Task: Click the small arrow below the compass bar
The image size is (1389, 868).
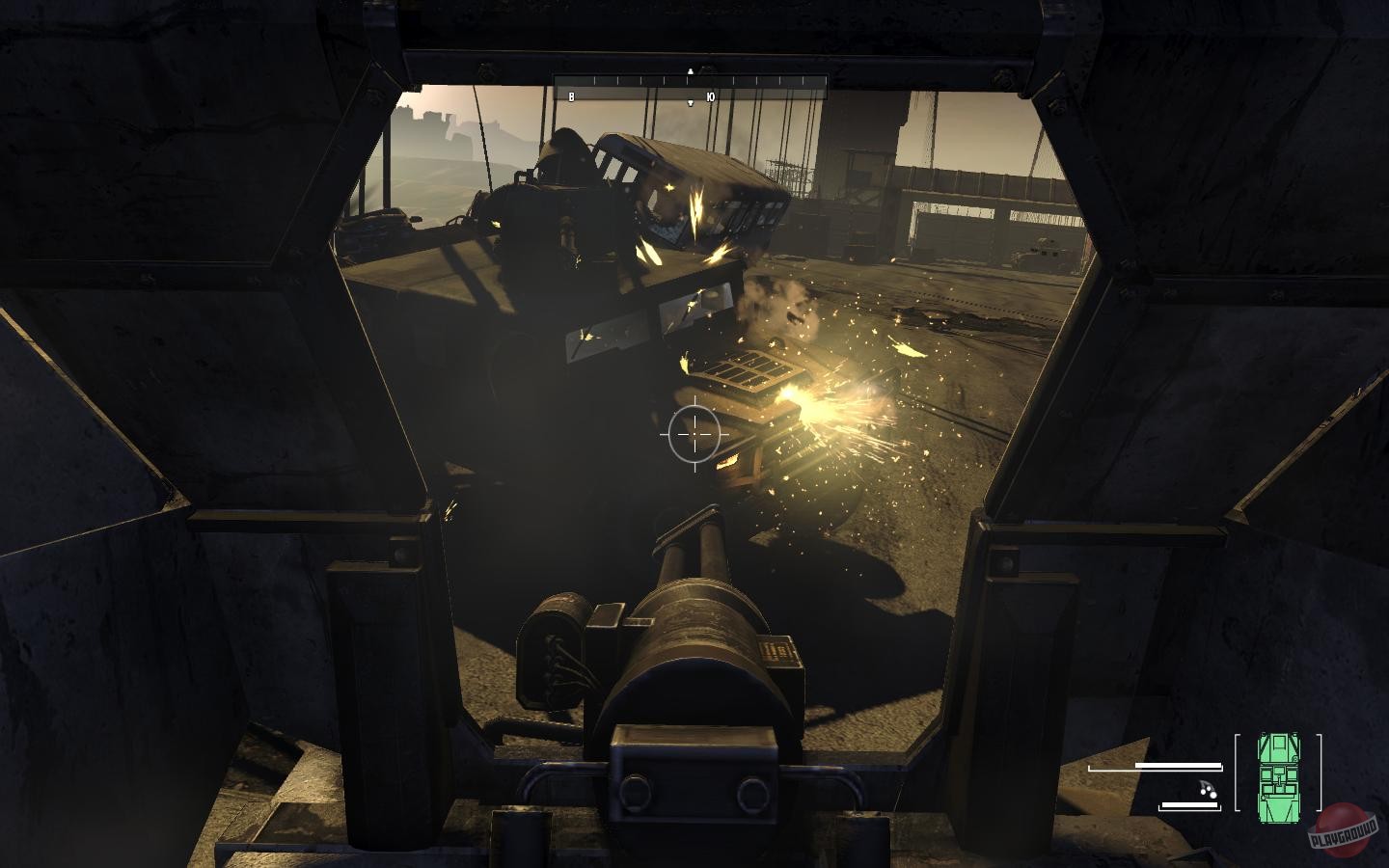Action: tap(690, 103)
